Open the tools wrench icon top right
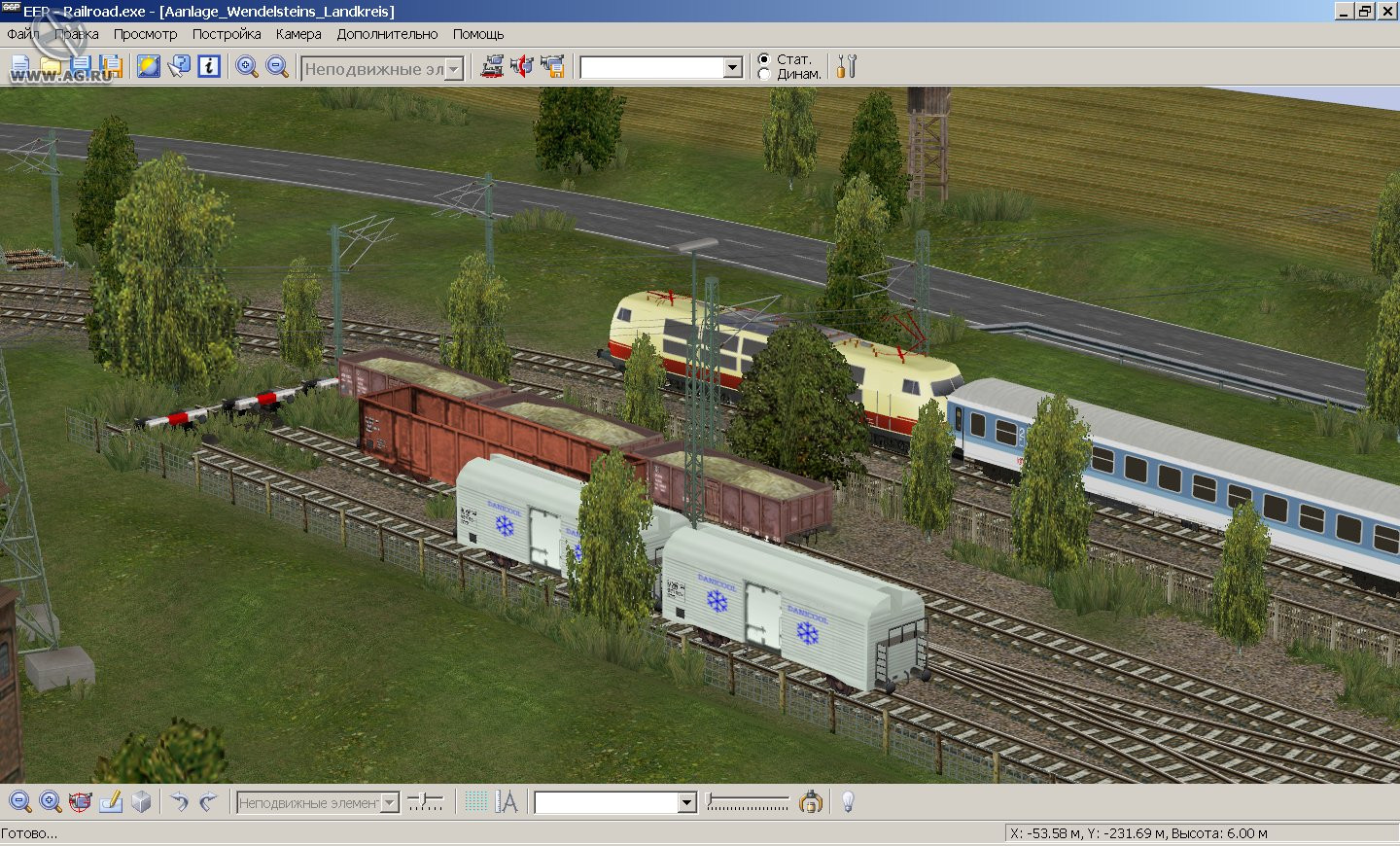The width and height of the screenshot is (1400, 846). [x=846, y=65]
